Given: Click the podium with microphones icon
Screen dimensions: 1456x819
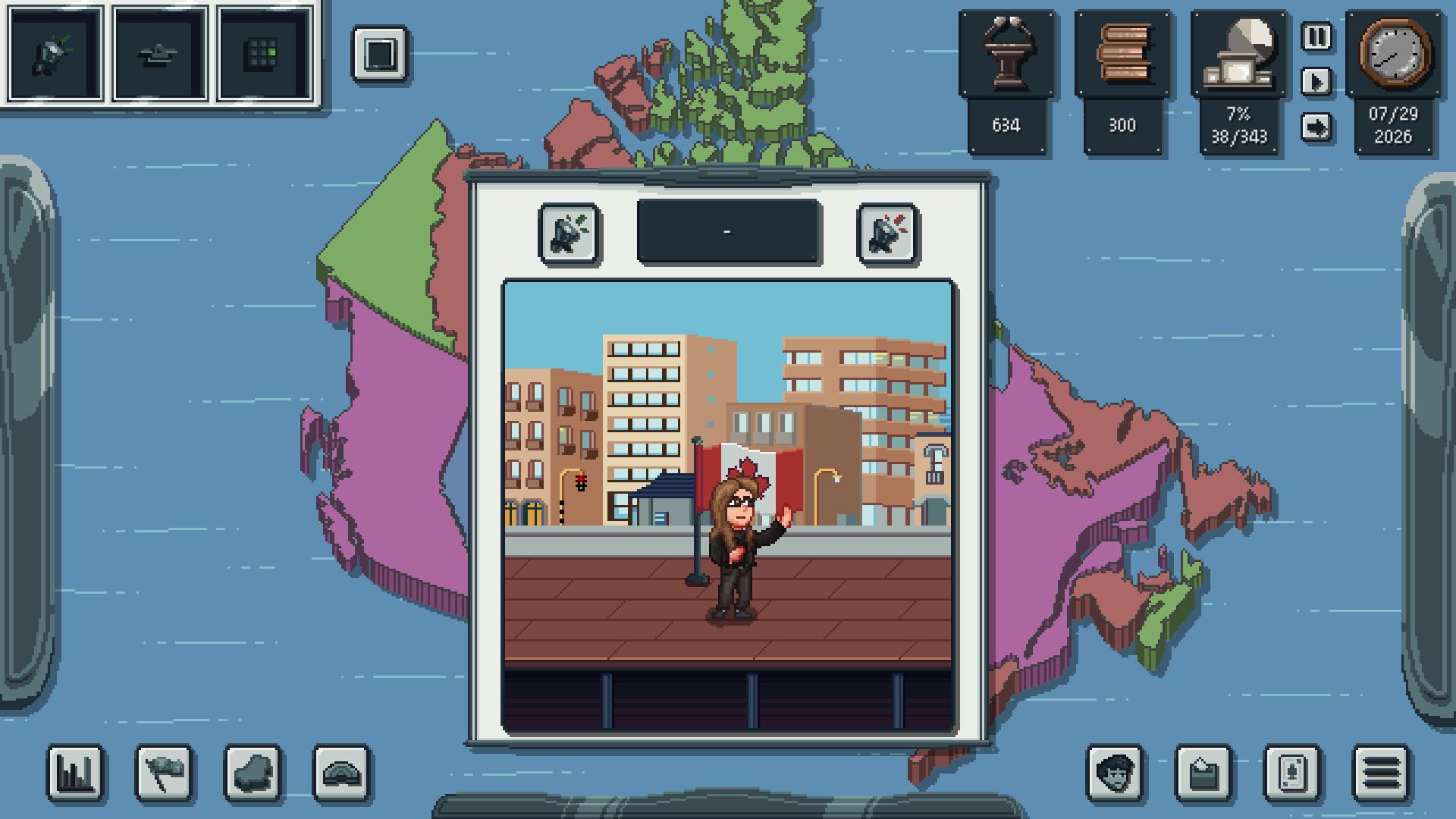Looking at the screenshot, I should click(1007, 54).
